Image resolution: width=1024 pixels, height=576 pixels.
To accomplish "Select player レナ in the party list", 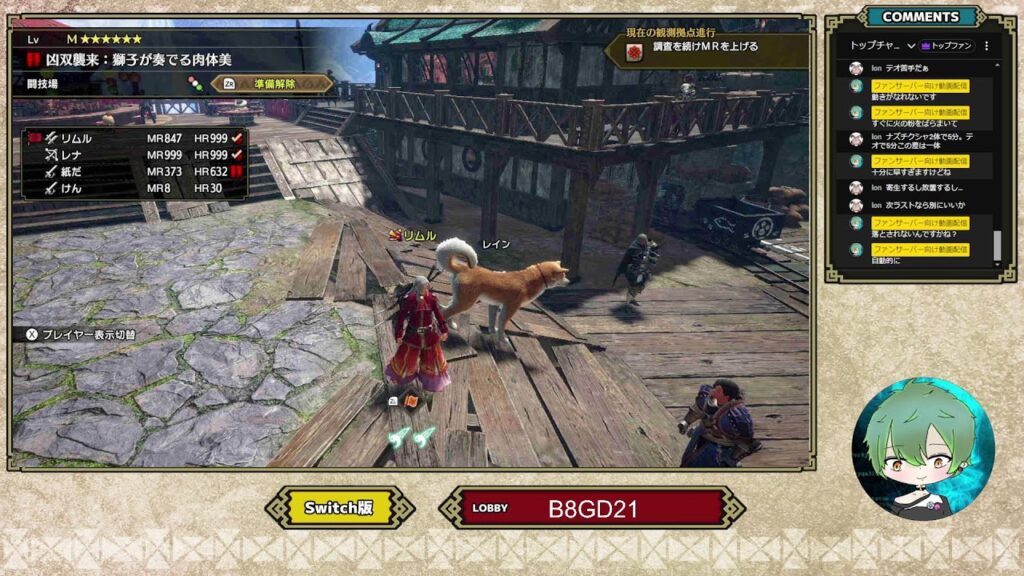I will coord(68,155).
